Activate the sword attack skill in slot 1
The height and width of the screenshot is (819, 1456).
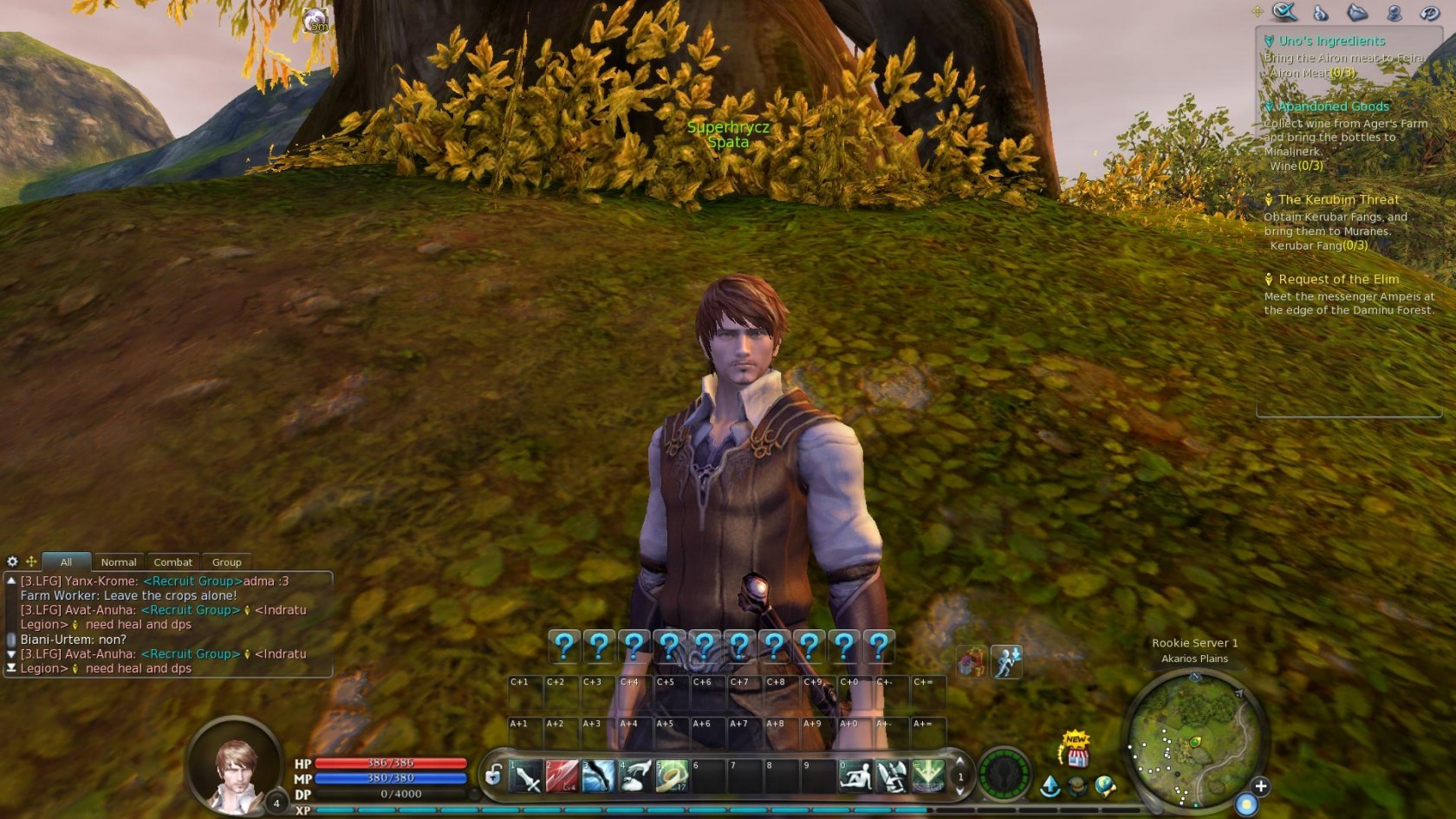[525, 777]
